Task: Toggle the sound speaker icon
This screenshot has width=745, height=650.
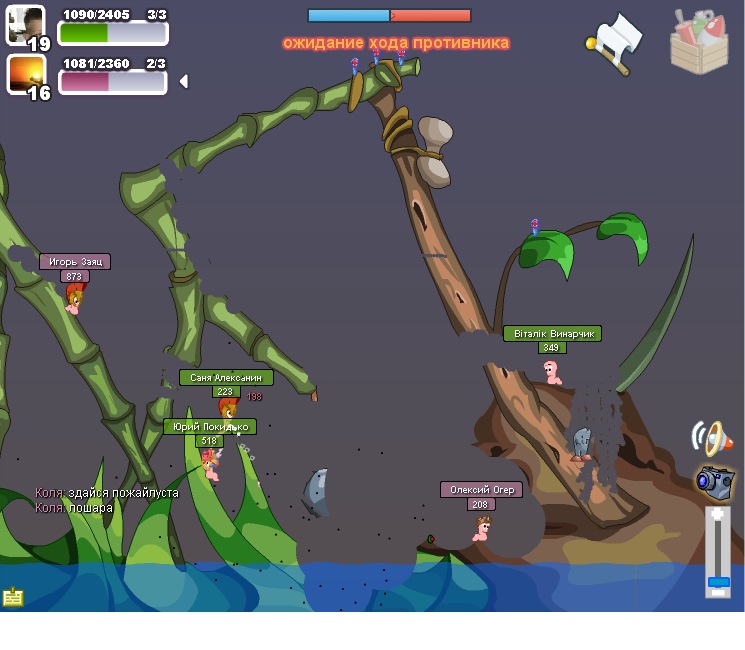Action: [711, 437]
